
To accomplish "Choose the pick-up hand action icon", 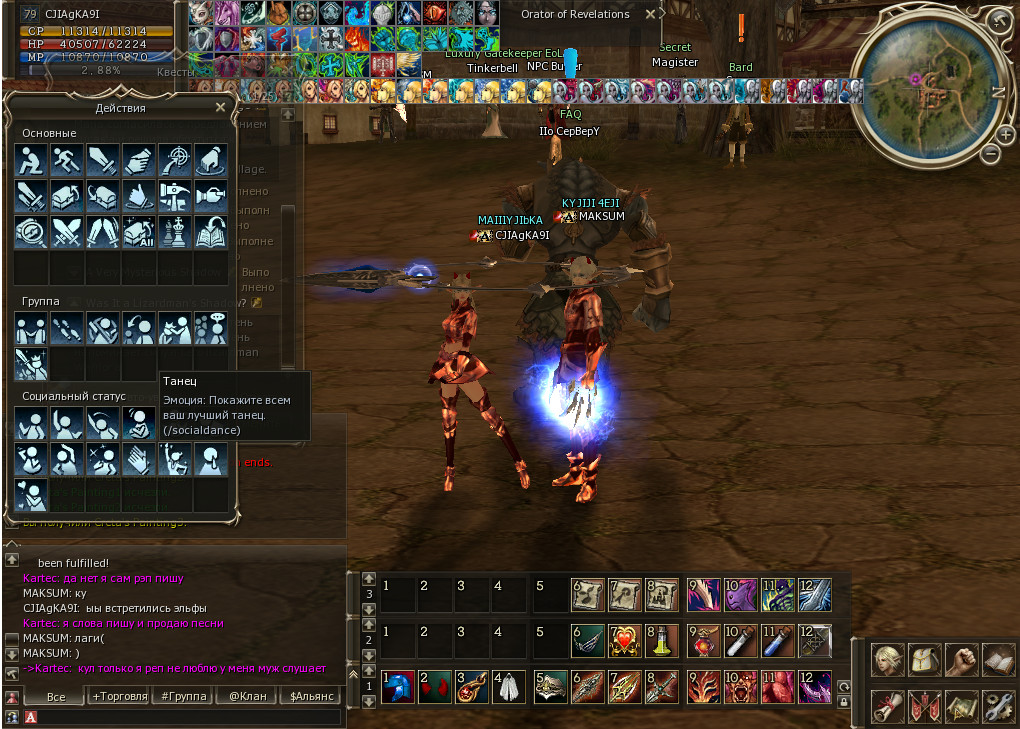I will click(139, 160).
